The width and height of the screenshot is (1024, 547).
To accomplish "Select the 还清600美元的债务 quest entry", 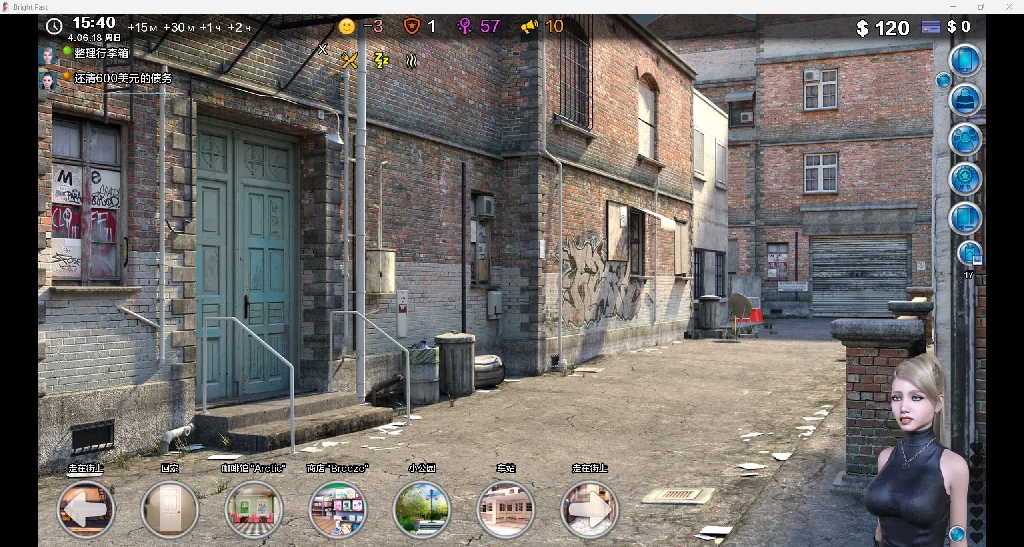I will tap(122, 78).
